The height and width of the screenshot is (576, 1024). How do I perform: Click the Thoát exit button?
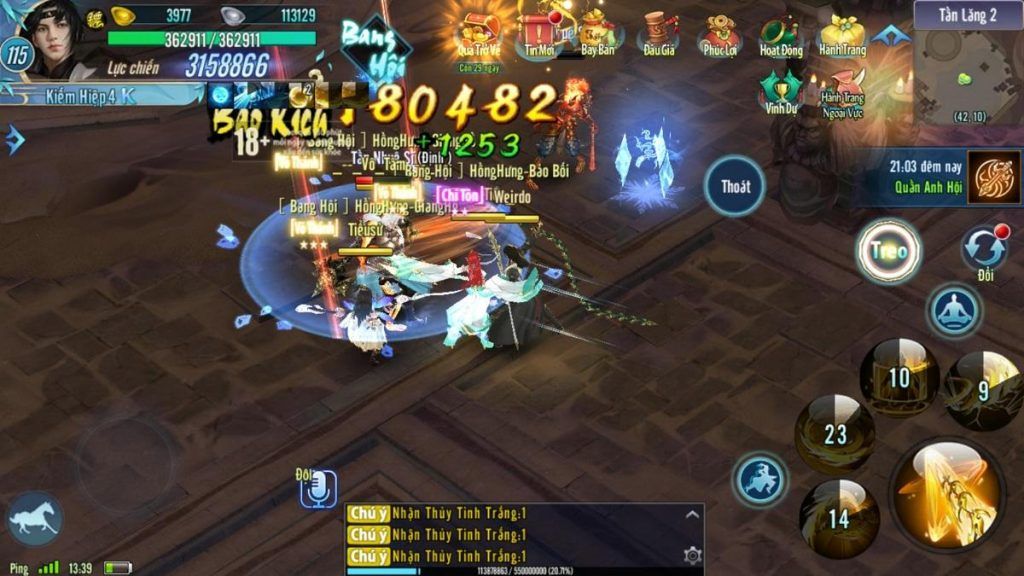point(735,186)
